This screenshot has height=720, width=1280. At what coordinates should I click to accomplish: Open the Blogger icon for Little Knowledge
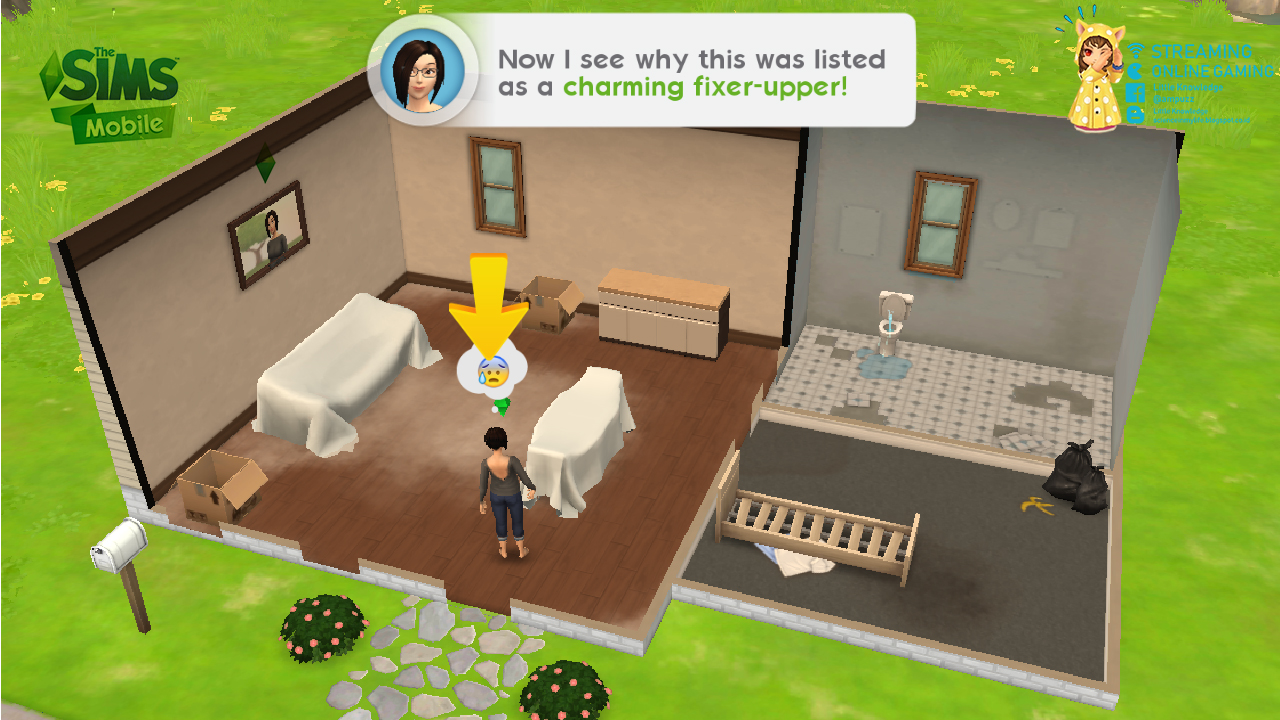click(1135, 113)
